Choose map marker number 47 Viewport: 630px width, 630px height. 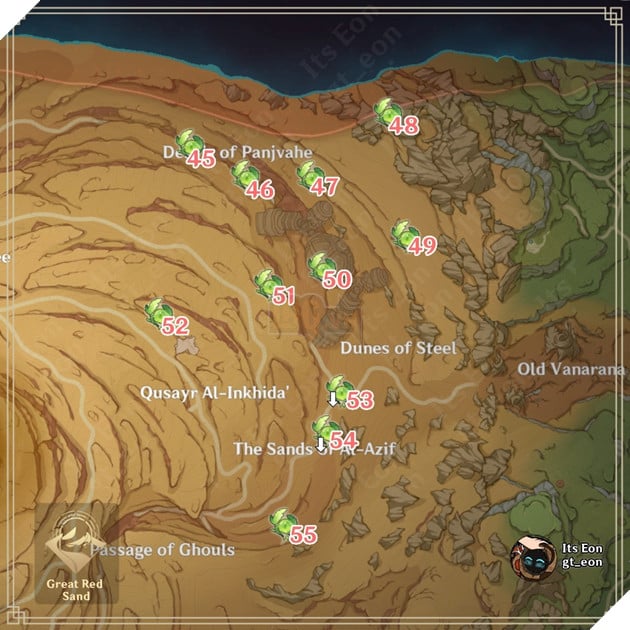tap(309, 175)
